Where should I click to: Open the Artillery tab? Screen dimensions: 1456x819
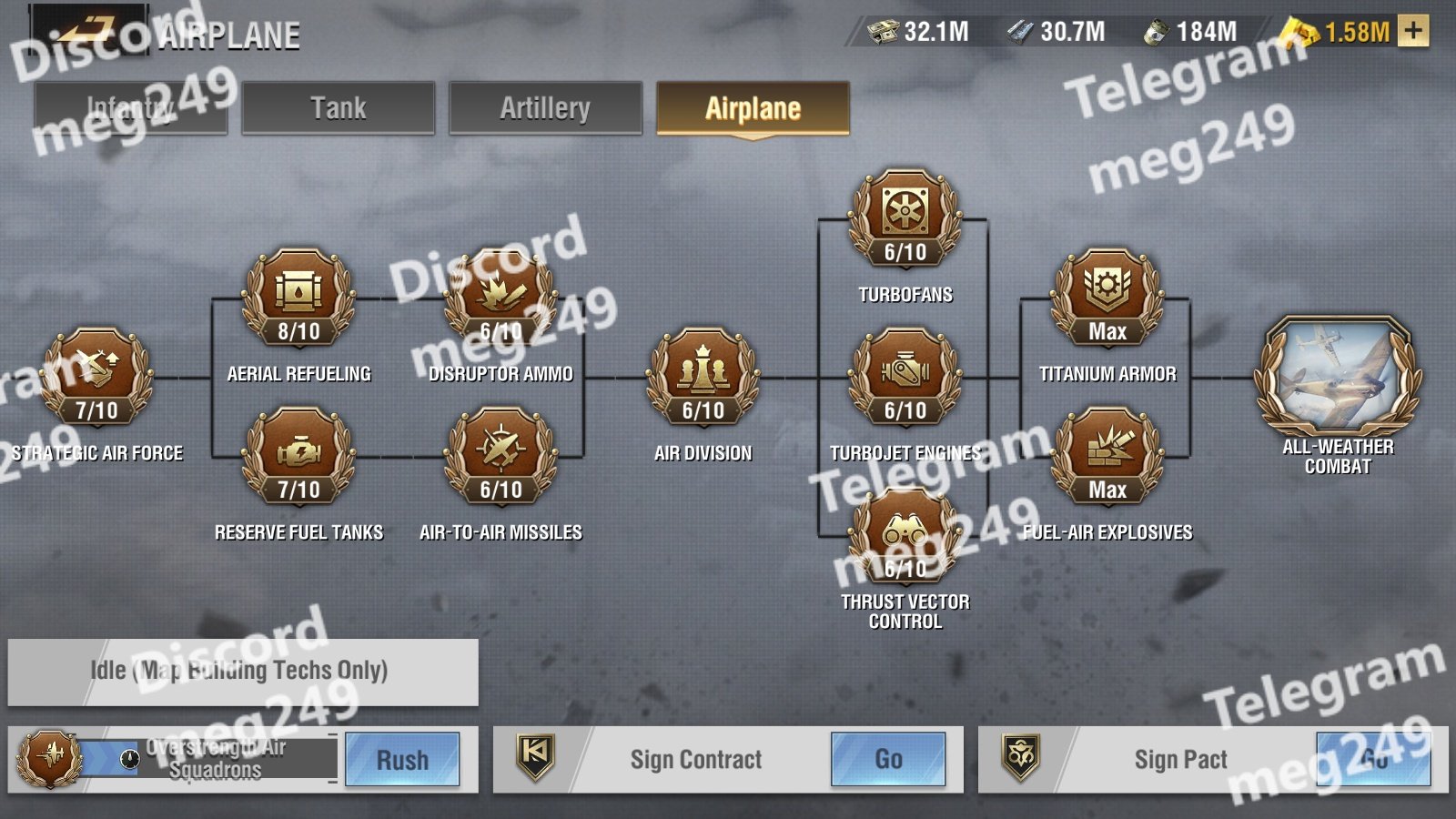545,108
